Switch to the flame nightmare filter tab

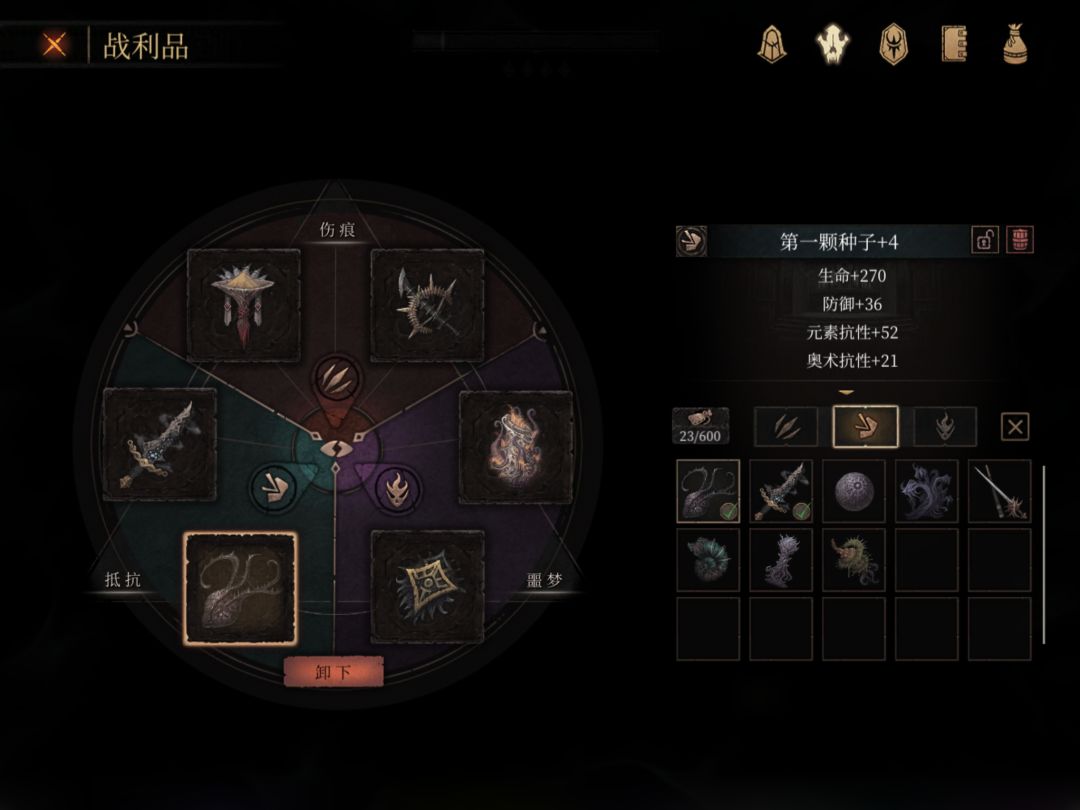pyautogui.click(x=945, y=427)
